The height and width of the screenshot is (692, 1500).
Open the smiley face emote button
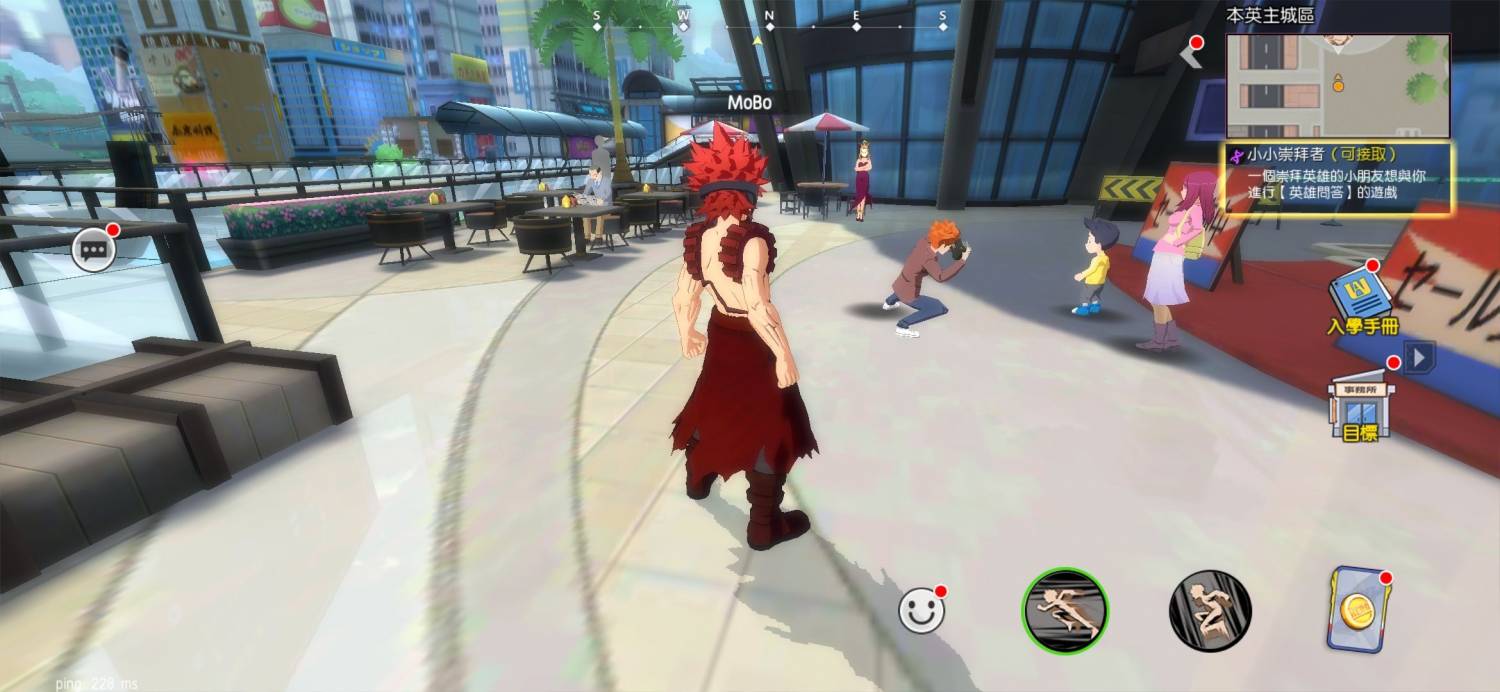coord(921,611)
